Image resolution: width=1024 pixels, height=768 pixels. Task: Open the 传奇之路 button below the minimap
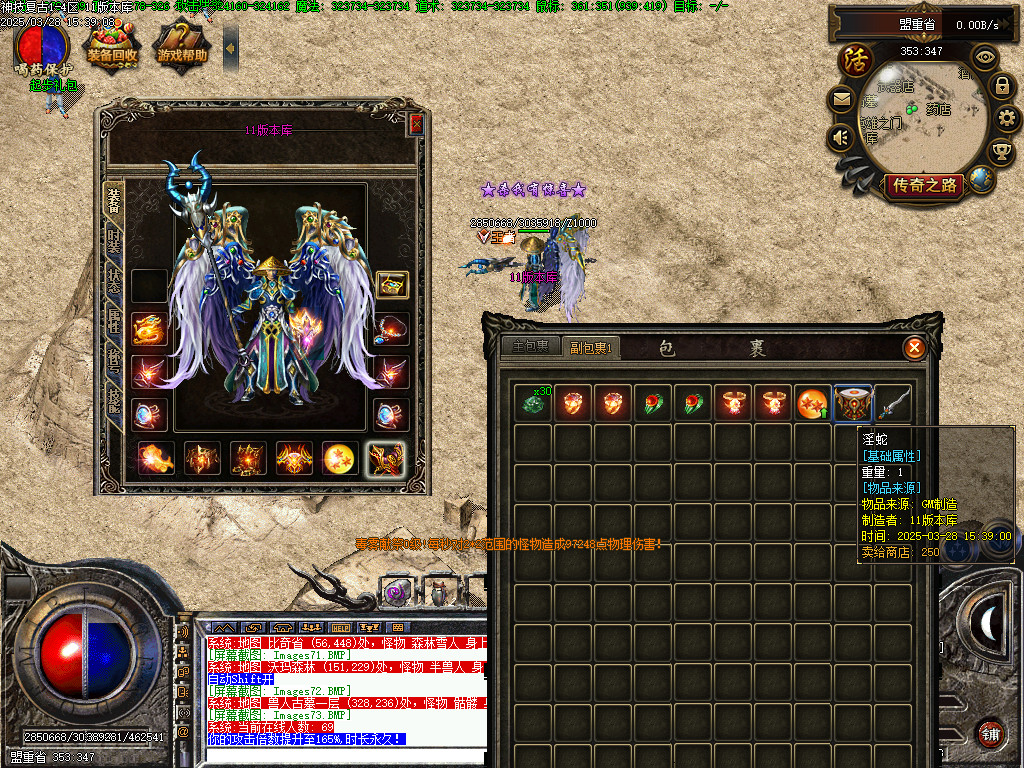pos(925,185)
